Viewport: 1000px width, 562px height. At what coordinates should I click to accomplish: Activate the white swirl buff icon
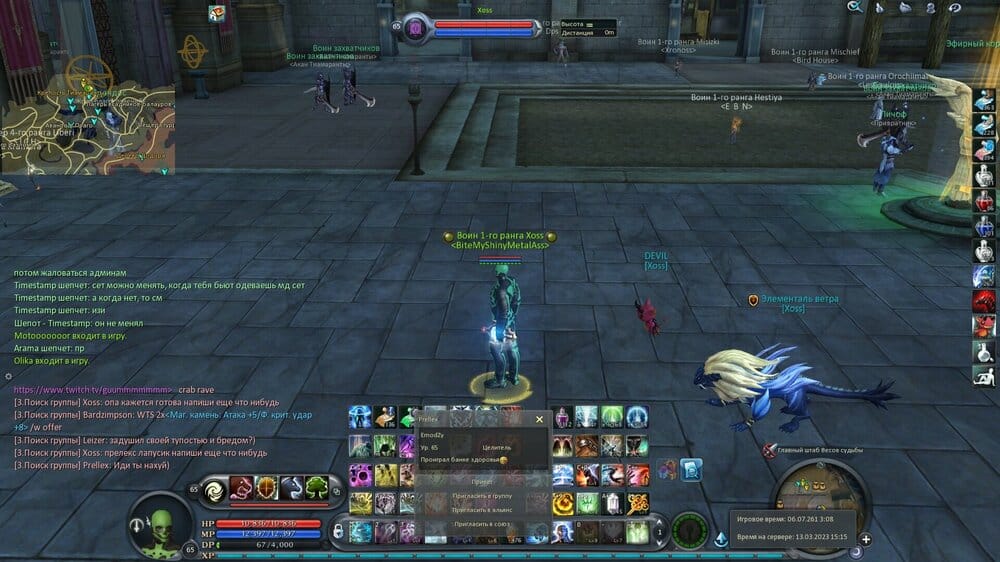215,489
